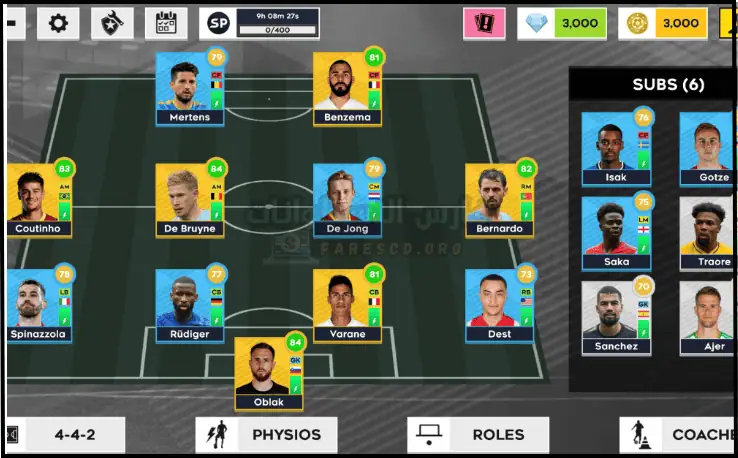Select Mertens player card
The height and width of the screenshot is (458, 738).
[x=190, y=88]
